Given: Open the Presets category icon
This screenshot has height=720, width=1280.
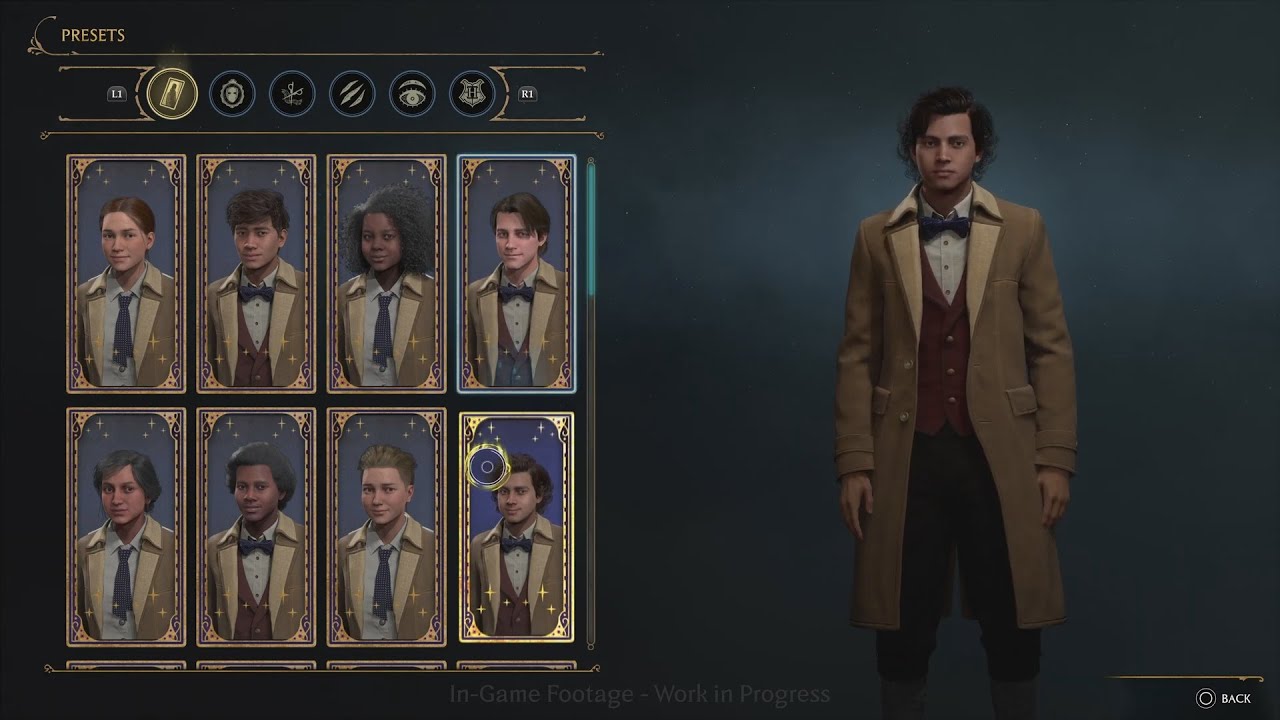Looking at the screenshot, I should [172, 94].
